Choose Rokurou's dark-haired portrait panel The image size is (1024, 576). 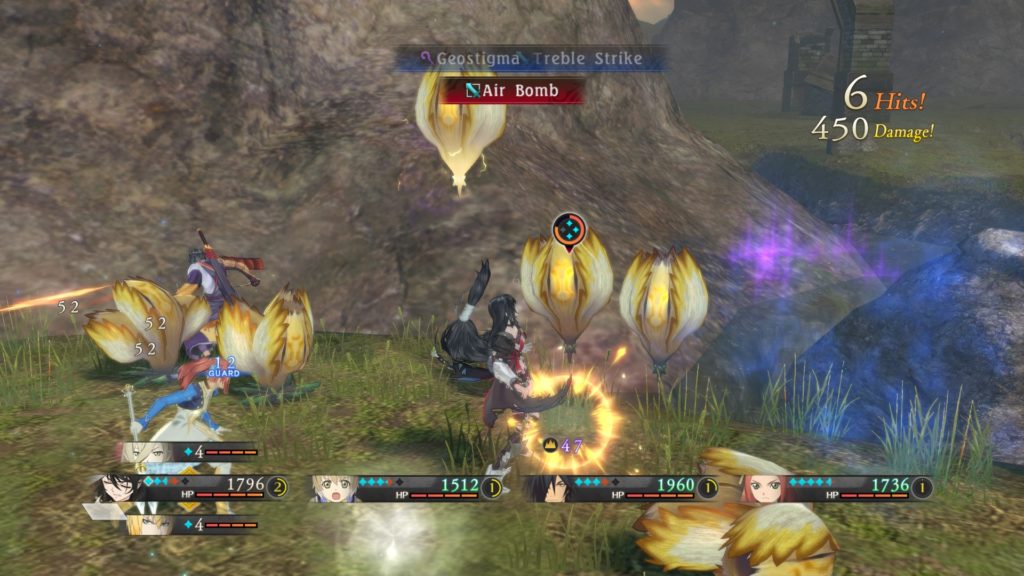pos(550,488)
